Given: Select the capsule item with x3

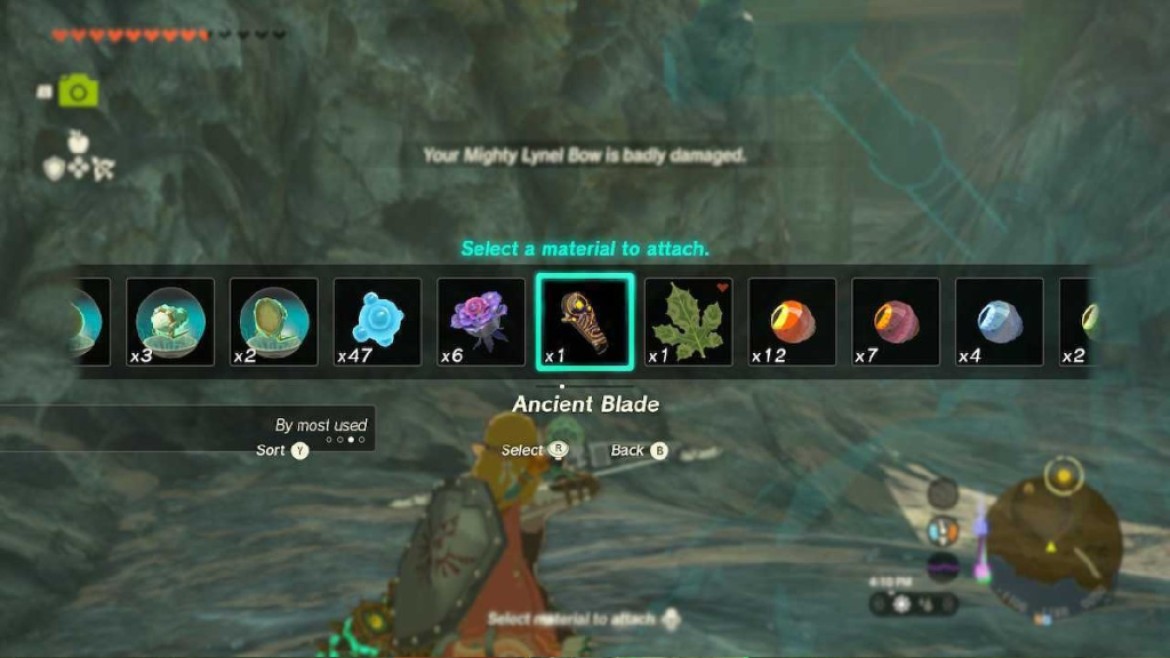Looking at the screenshot, I should click(170, 322).
